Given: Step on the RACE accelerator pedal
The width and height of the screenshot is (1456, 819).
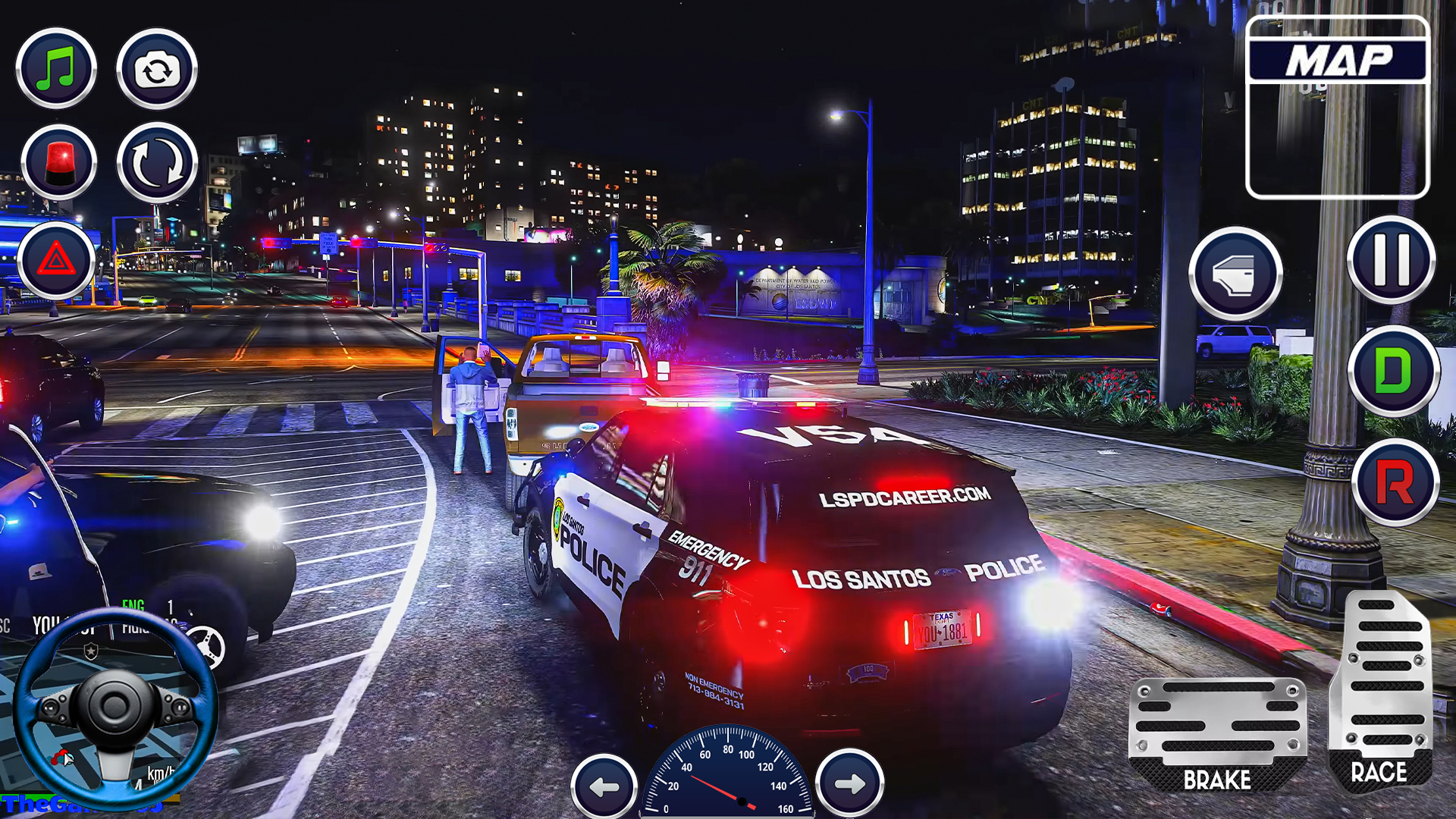Looking at the screenshot, I should [x=1381, y=690].
